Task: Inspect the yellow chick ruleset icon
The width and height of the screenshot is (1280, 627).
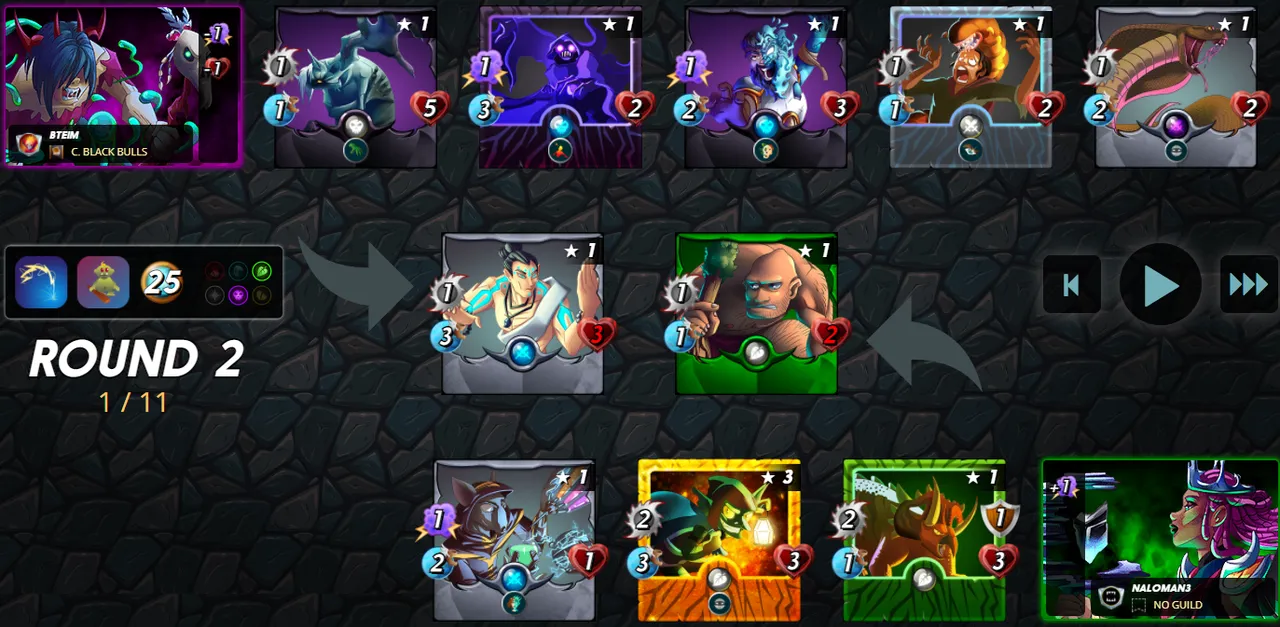Action: 103,282
